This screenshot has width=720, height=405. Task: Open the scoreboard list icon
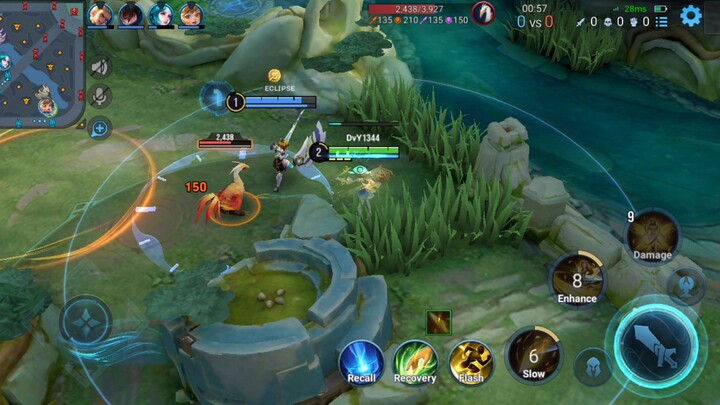click(x=661, y=21)
